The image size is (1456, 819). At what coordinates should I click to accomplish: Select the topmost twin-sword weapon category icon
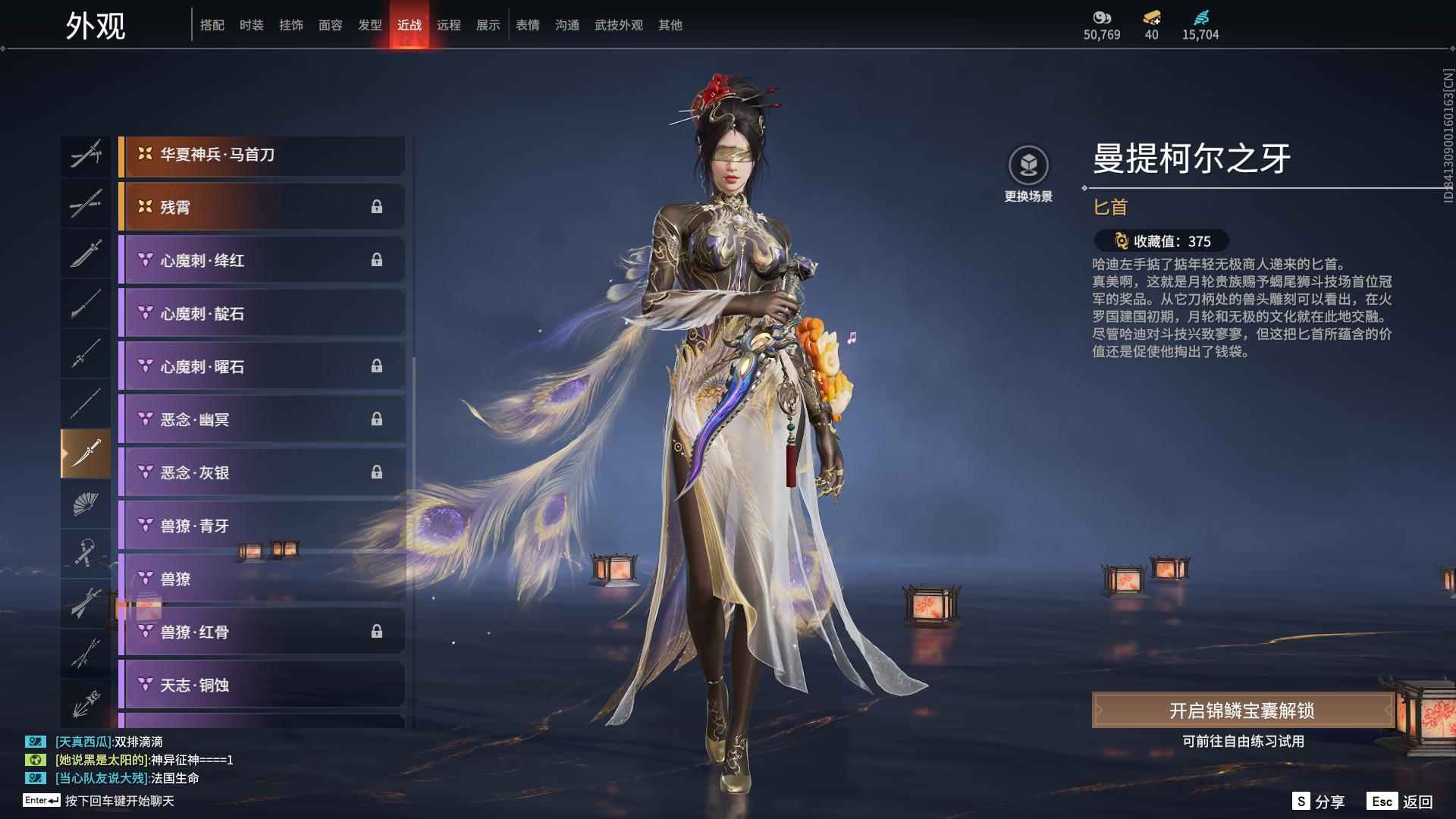[x=86, y=155]
